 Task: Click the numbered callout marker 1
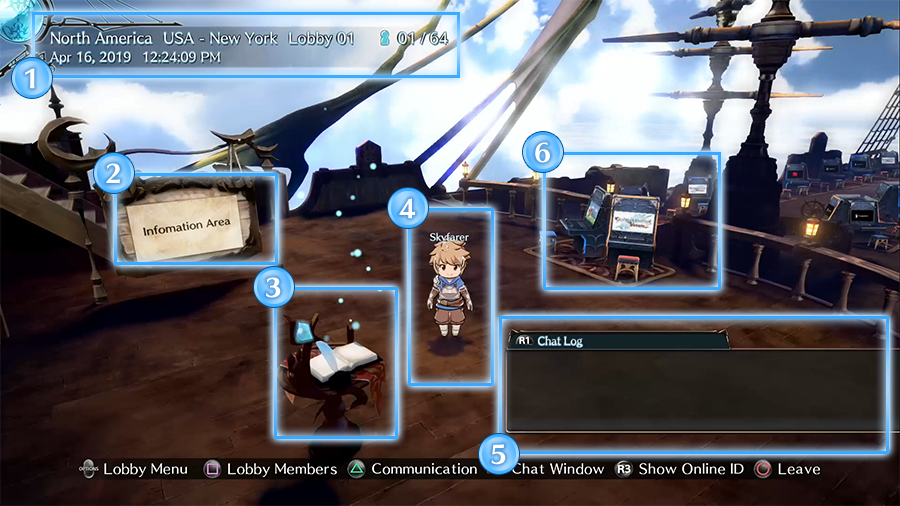pyautogui.click(x=34, y=79)
